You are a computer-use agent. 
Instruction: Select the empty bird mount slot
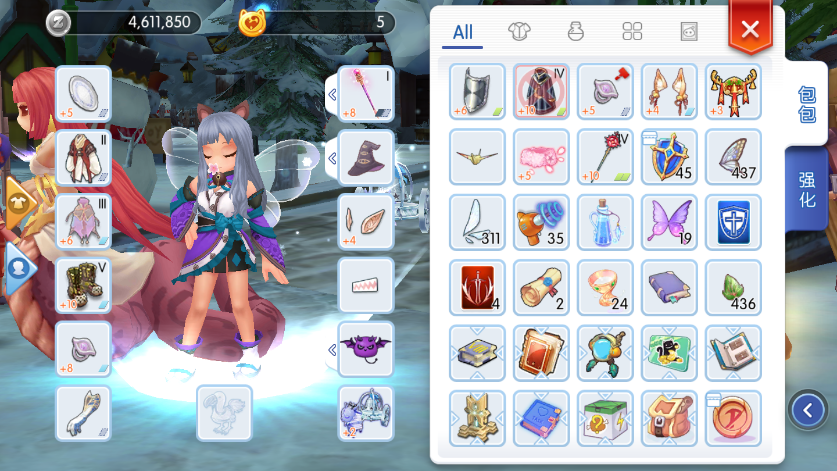tap(224, 412)
